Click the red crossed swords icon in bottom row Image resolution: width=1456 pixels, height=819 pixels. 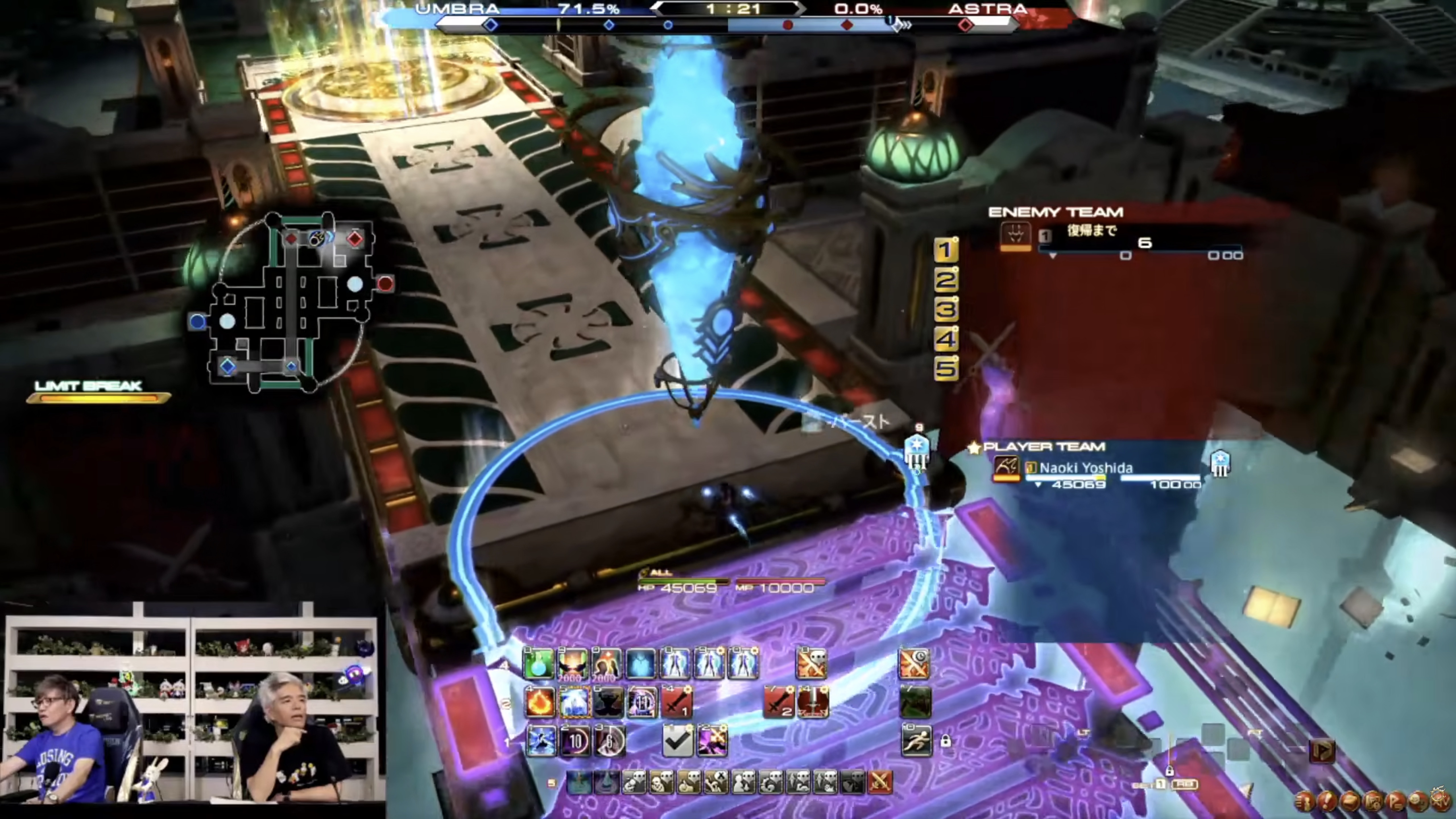880,782
